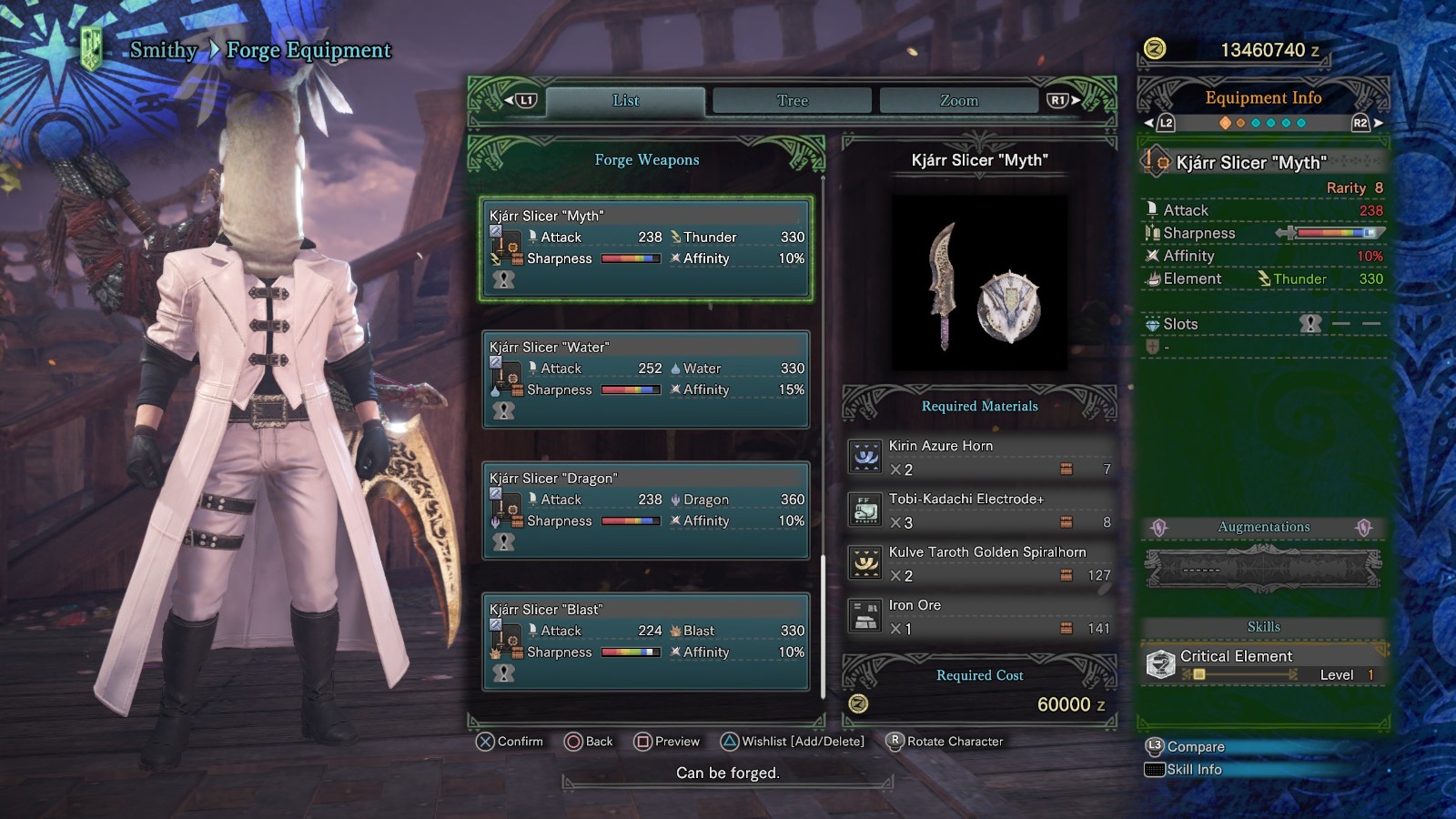Select Kulve Taroth Golden Spiralhorn material
This screenshot has width=1456, height=819.
[x=980, y=563]
